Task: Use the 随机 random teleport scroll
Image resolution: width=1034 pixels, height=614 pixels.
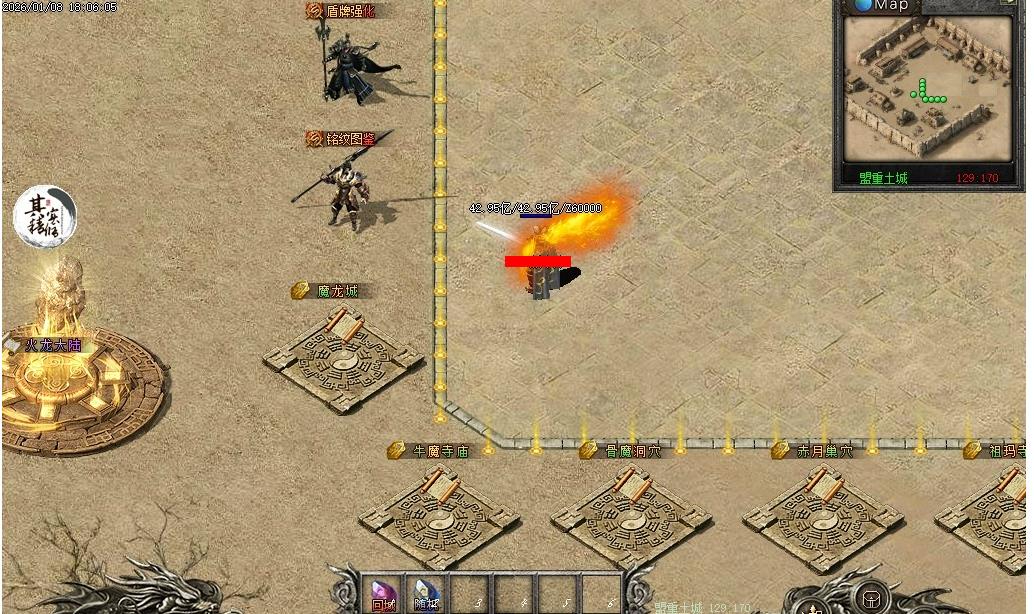Action: 427,594
